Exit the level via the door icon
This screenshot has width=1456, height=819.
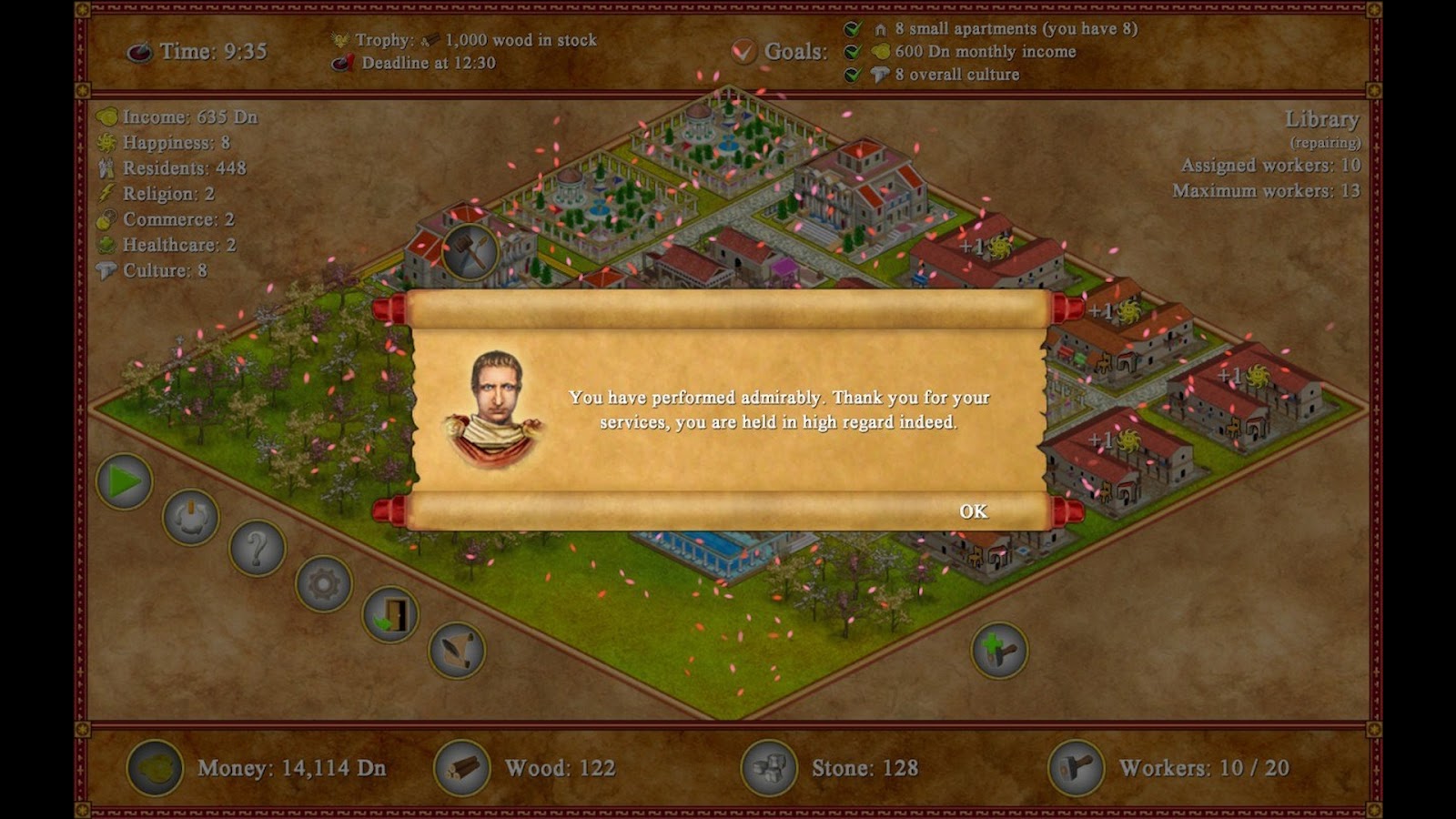click(x=390, y=614)
